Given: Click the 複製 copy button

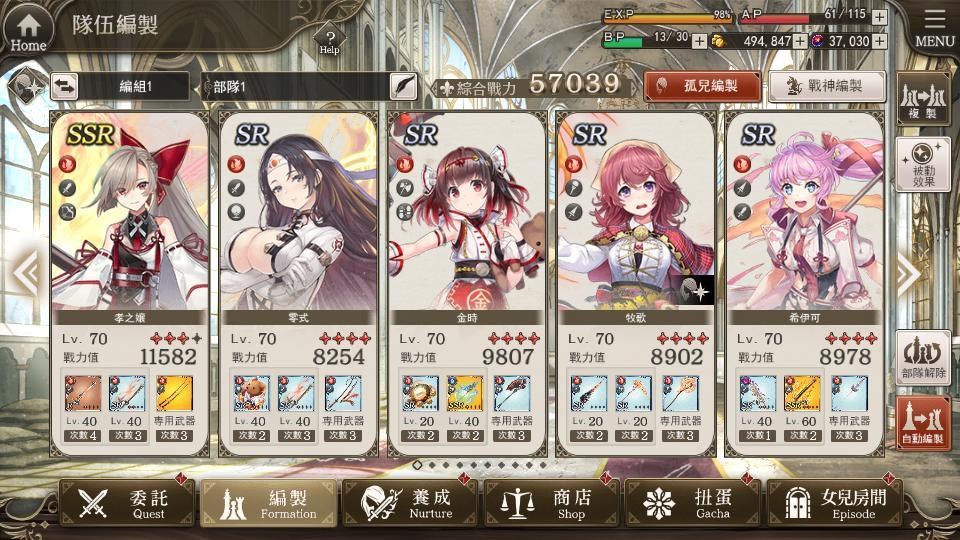Looking at the screenshot, I should pyautogui.click(x=922, y=98).
